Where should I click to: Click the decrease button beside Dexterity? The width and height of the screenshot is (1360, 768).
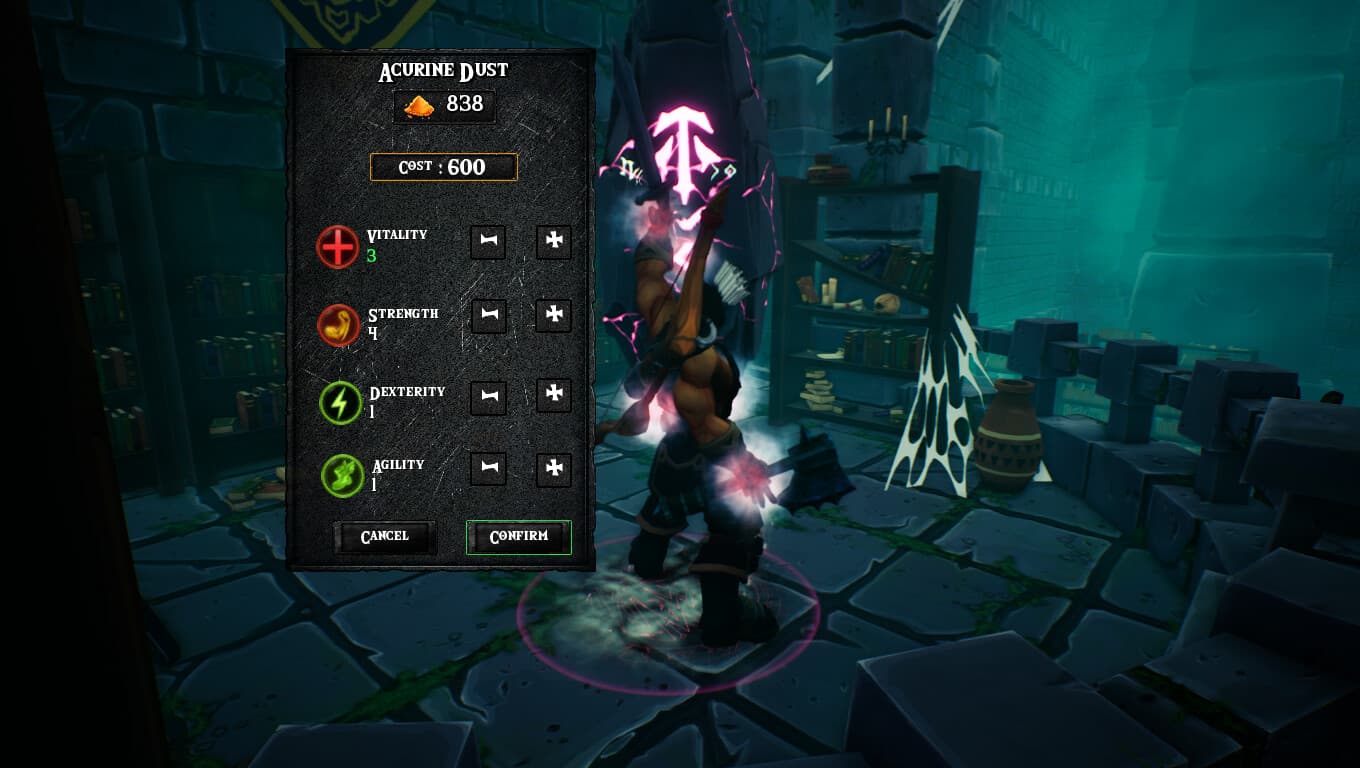488,396
